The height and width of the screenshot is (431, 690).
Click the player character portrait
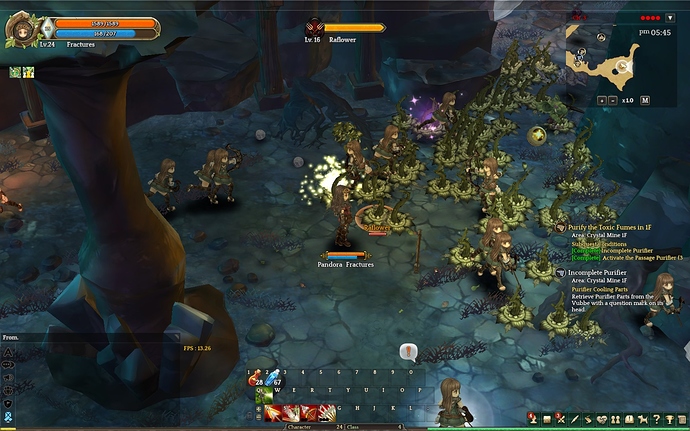pos(19,29)
